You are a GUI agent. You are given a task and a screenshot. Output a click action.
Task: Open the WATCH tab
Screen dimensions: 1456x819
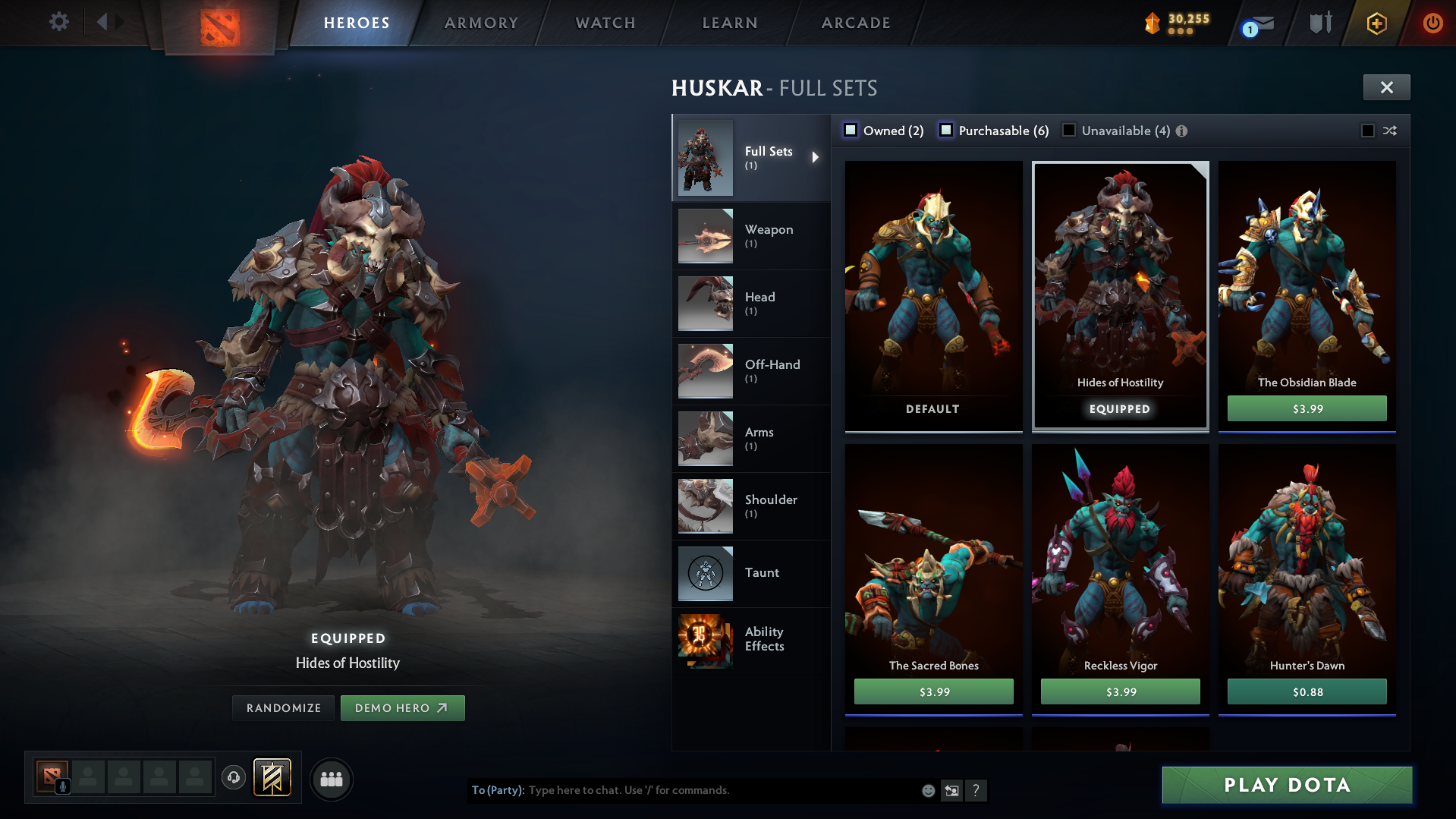[605, 23]
